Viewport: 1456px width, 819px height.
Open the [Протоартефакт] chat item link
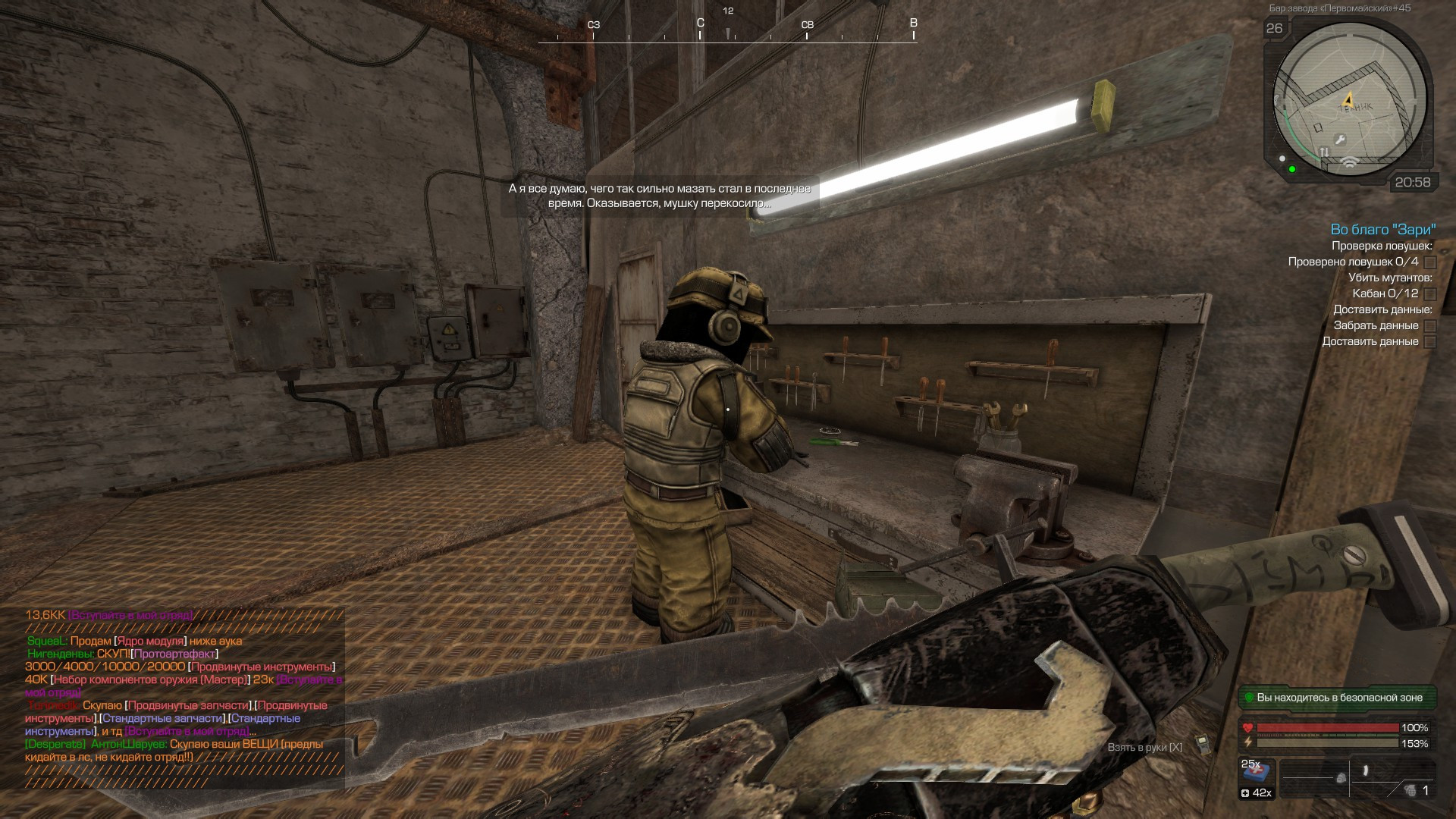click(174, 654)
